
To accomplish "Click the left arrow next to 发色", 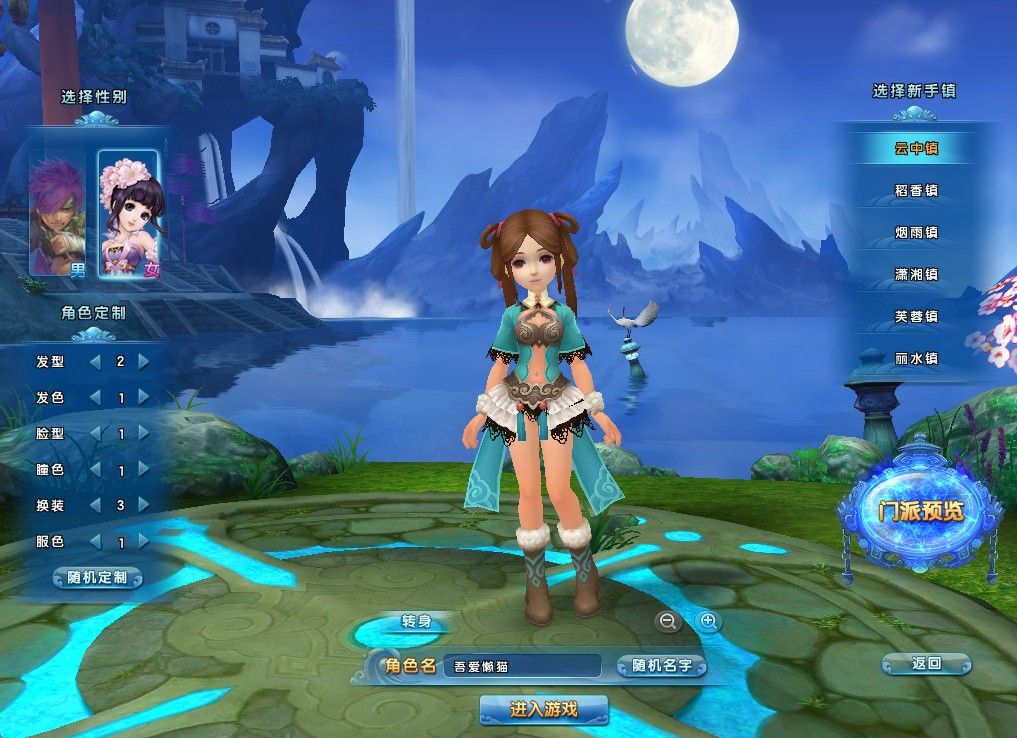I will tap(96, 397).
